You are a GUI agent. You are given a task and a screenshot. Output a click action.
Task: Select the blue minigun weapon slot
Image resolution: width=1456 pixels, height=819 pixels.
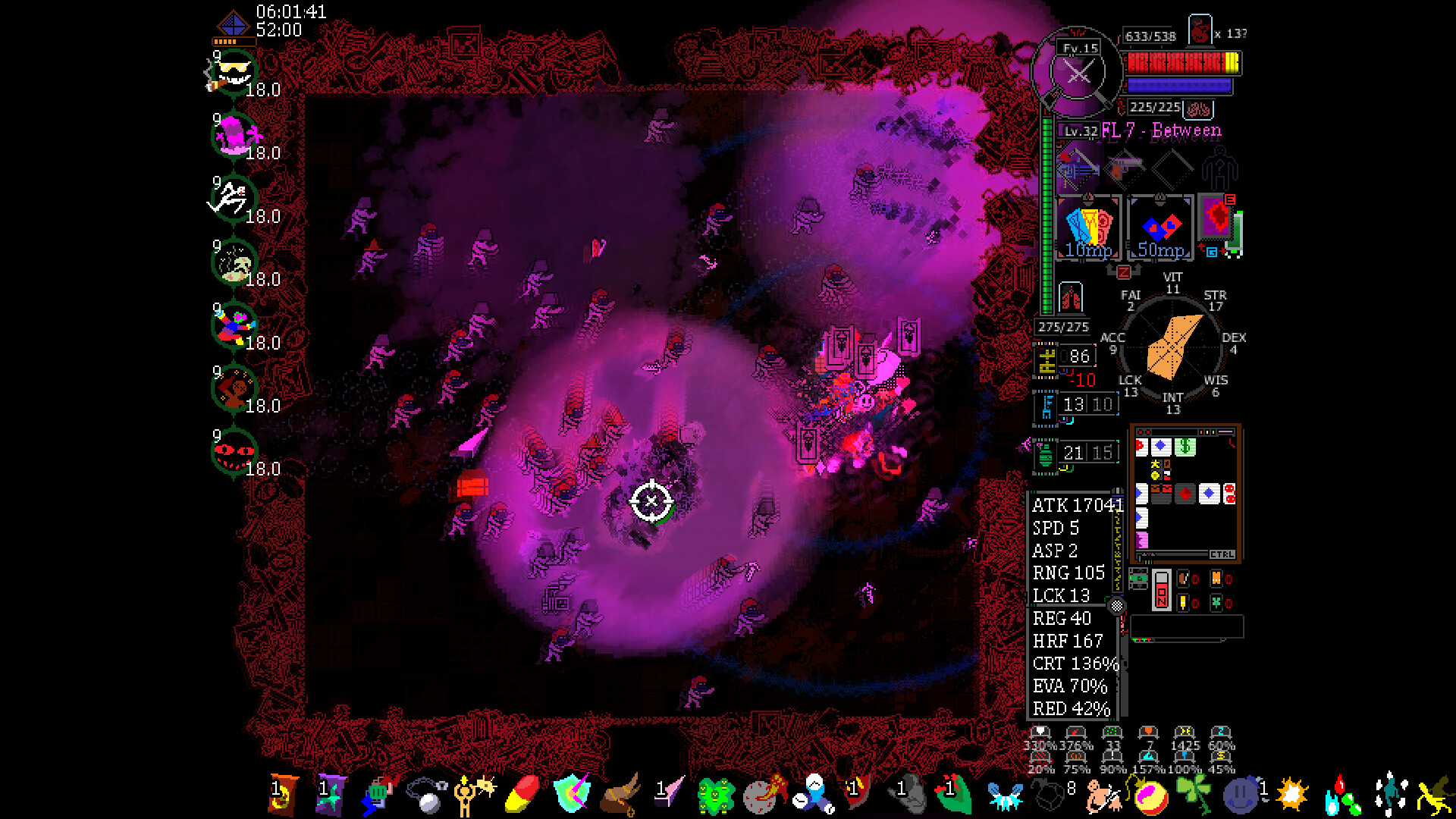tap(1078, 168)
